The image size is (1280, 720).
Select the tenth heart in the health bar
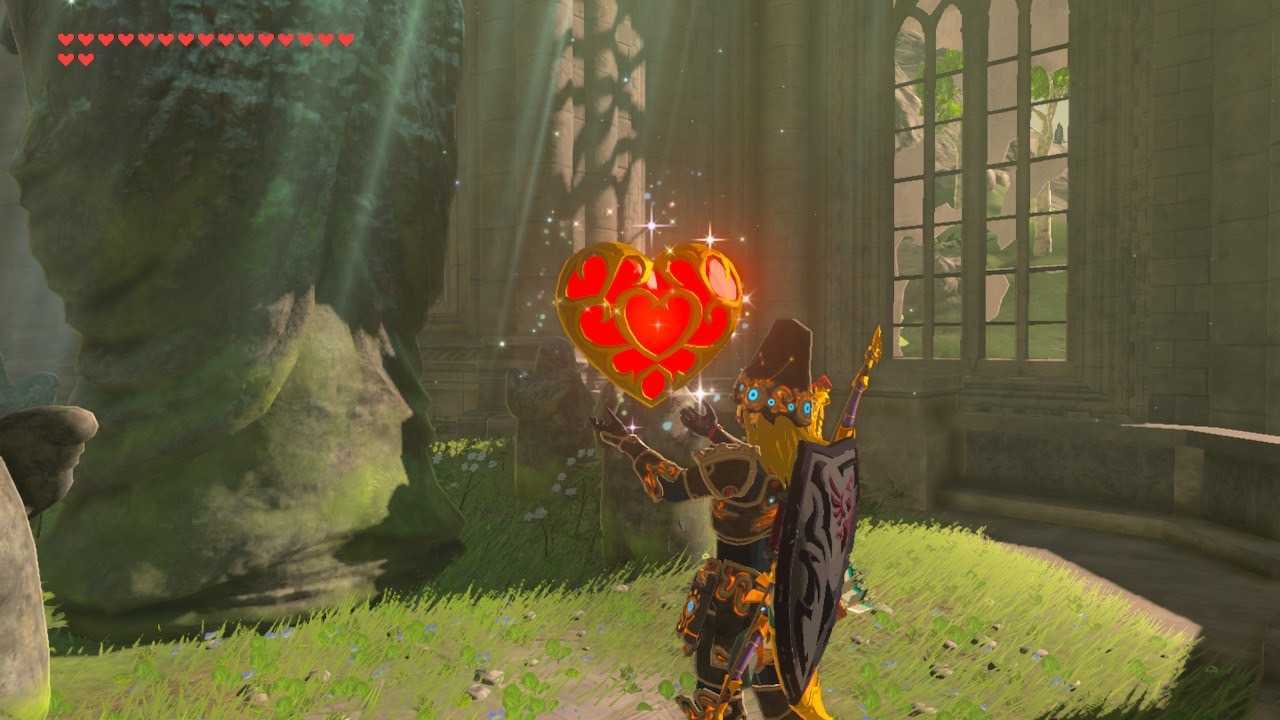coord(246,37)
